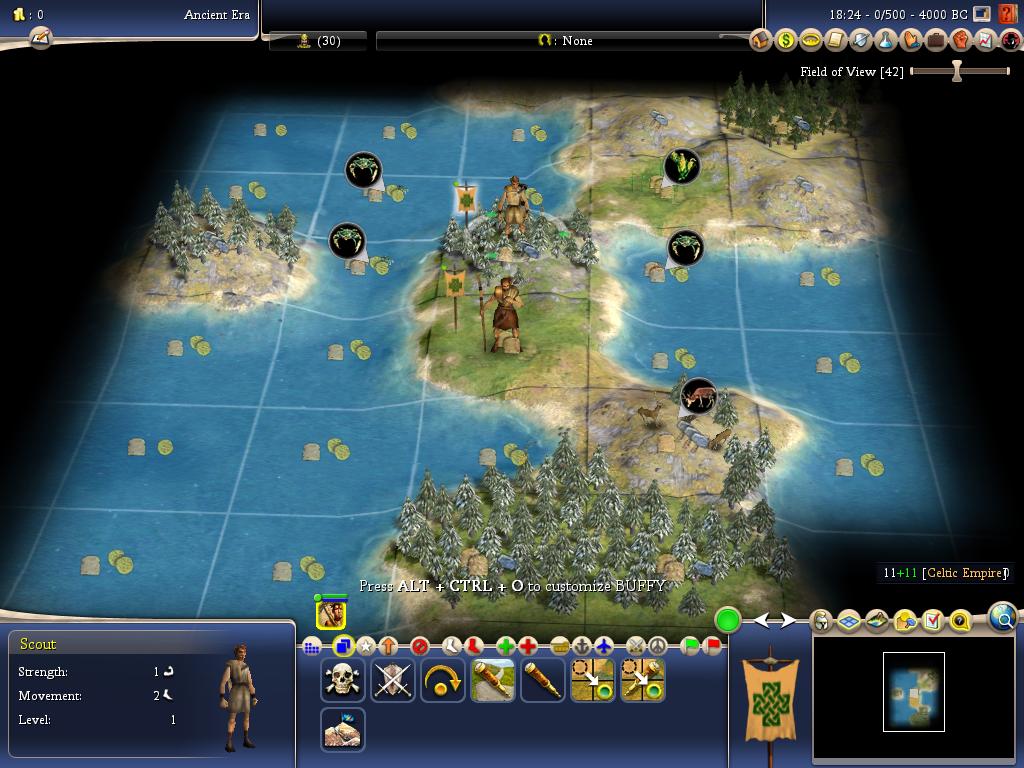
Task: Open the Espionage Advisor spy icon
Action: click(1010, 41)
